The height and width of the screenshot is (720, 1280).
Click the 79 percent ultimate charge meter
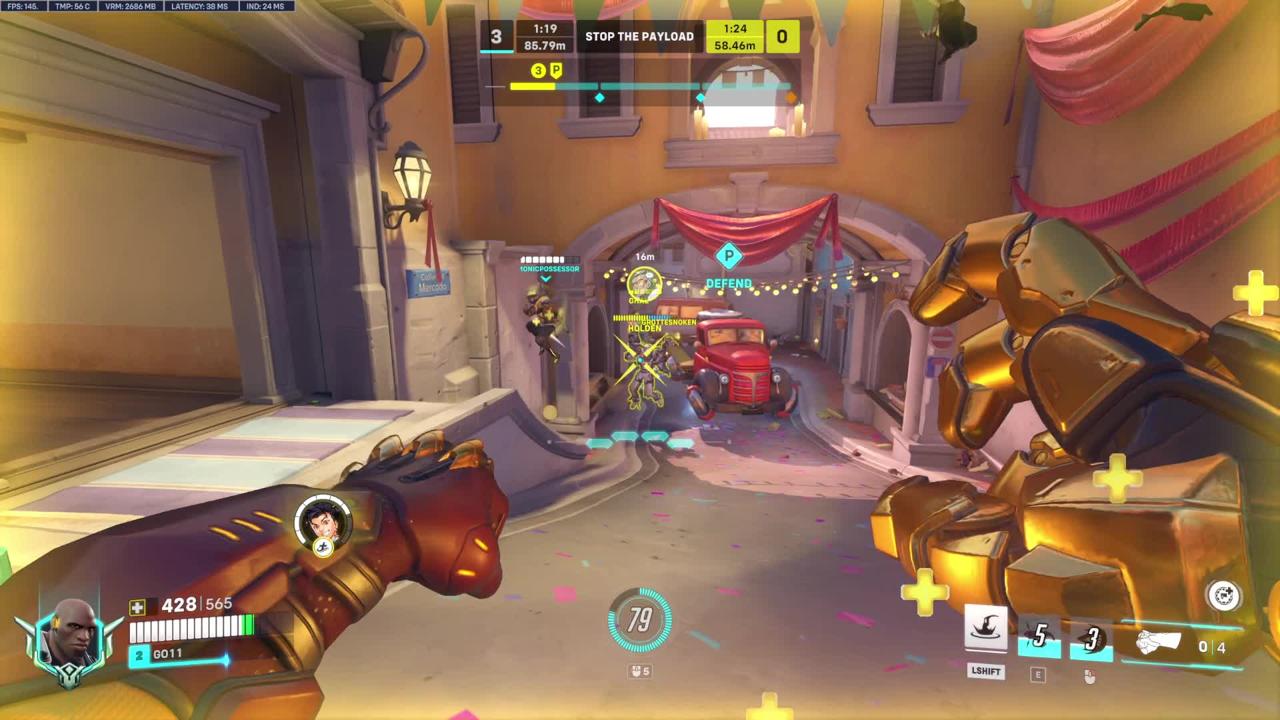(640, 620)
